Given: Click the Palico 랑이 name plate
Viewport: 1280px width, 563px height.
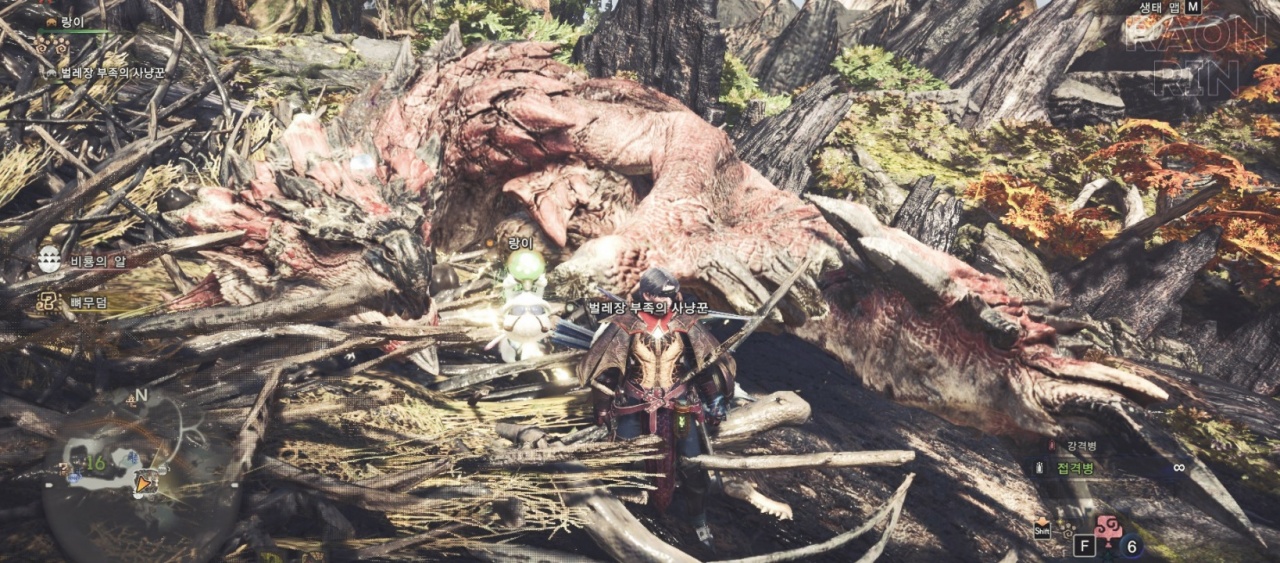Looking at the screenshot, I should tap(521, 243).
